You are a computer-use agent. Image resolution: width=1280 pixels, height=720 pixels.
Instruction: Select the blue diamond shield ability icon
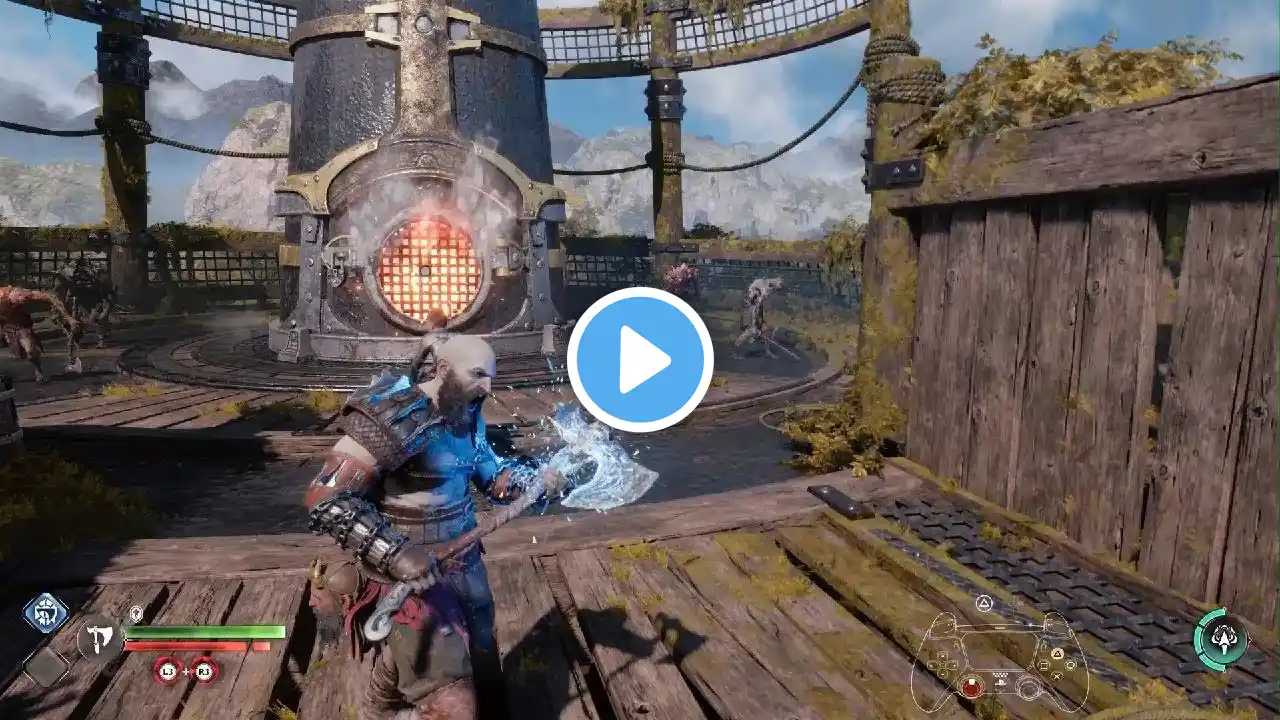46,613
